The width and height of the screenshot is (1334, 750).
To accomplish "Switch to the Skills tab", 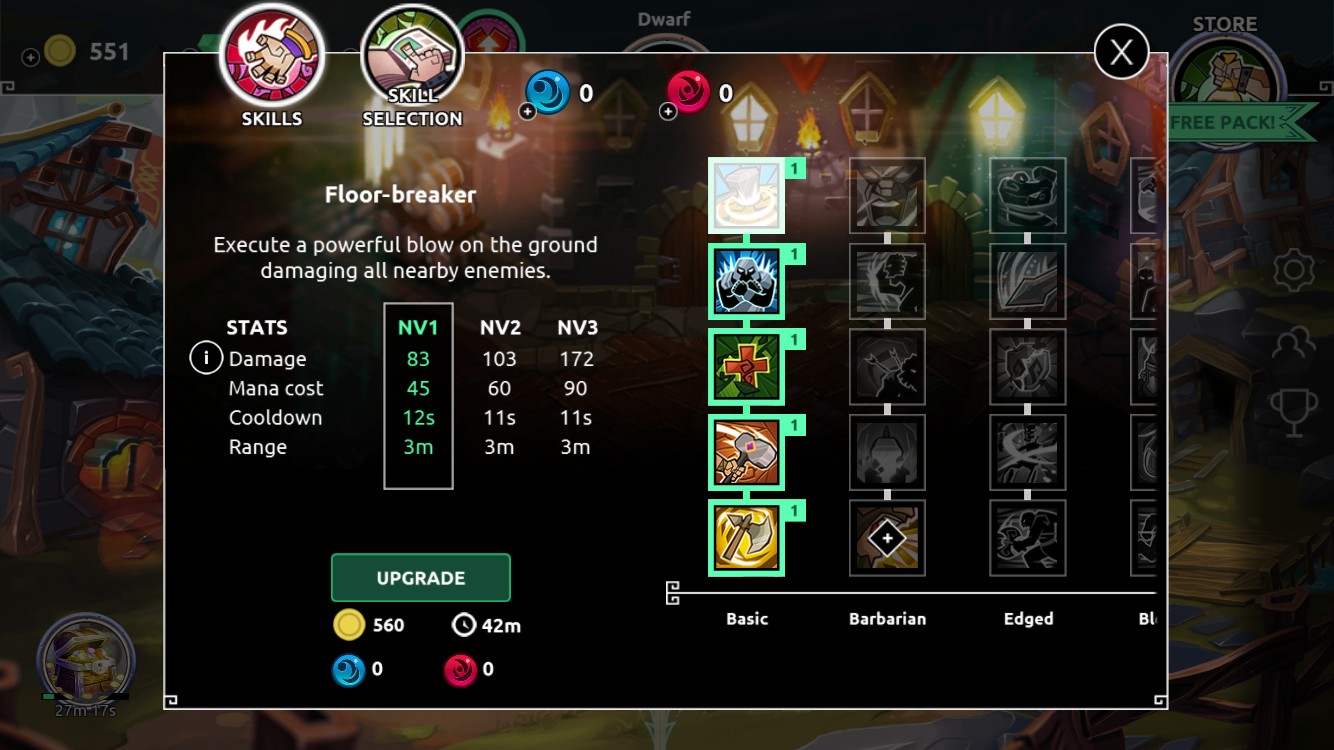I will point(271,67).
